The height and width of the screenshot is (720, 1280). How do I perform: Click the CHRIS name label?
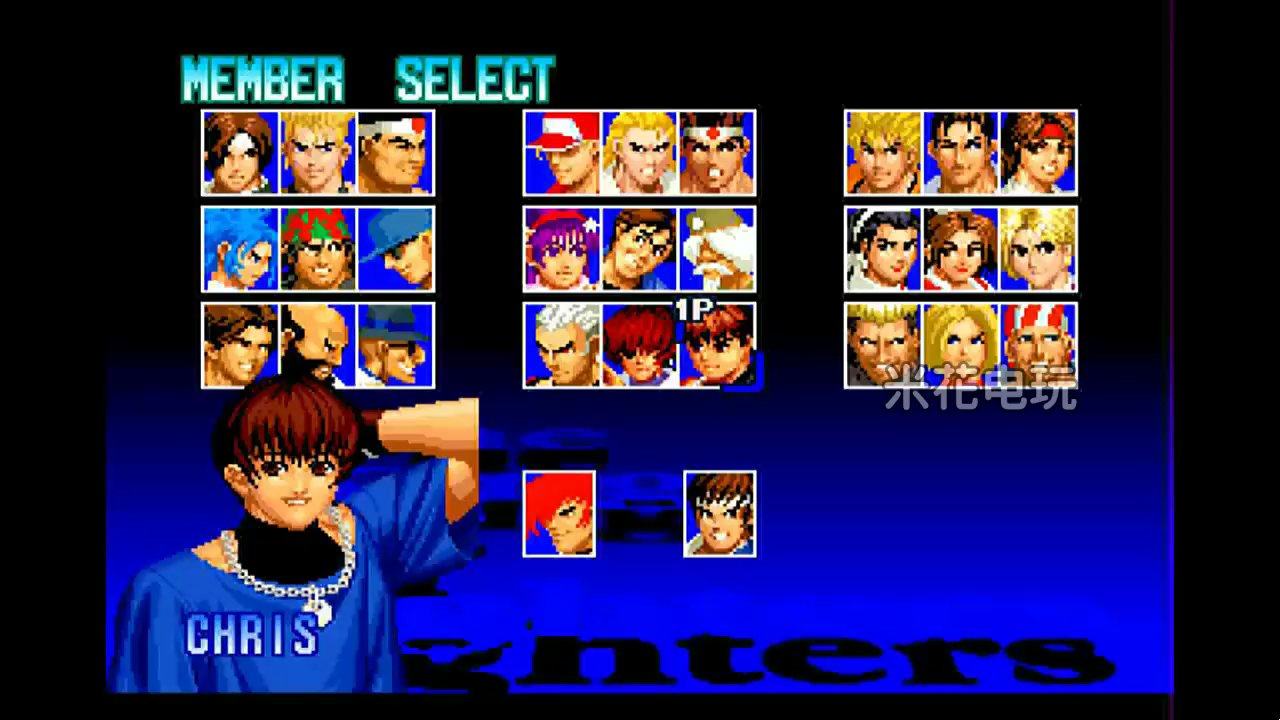click(x=250, y=633)
